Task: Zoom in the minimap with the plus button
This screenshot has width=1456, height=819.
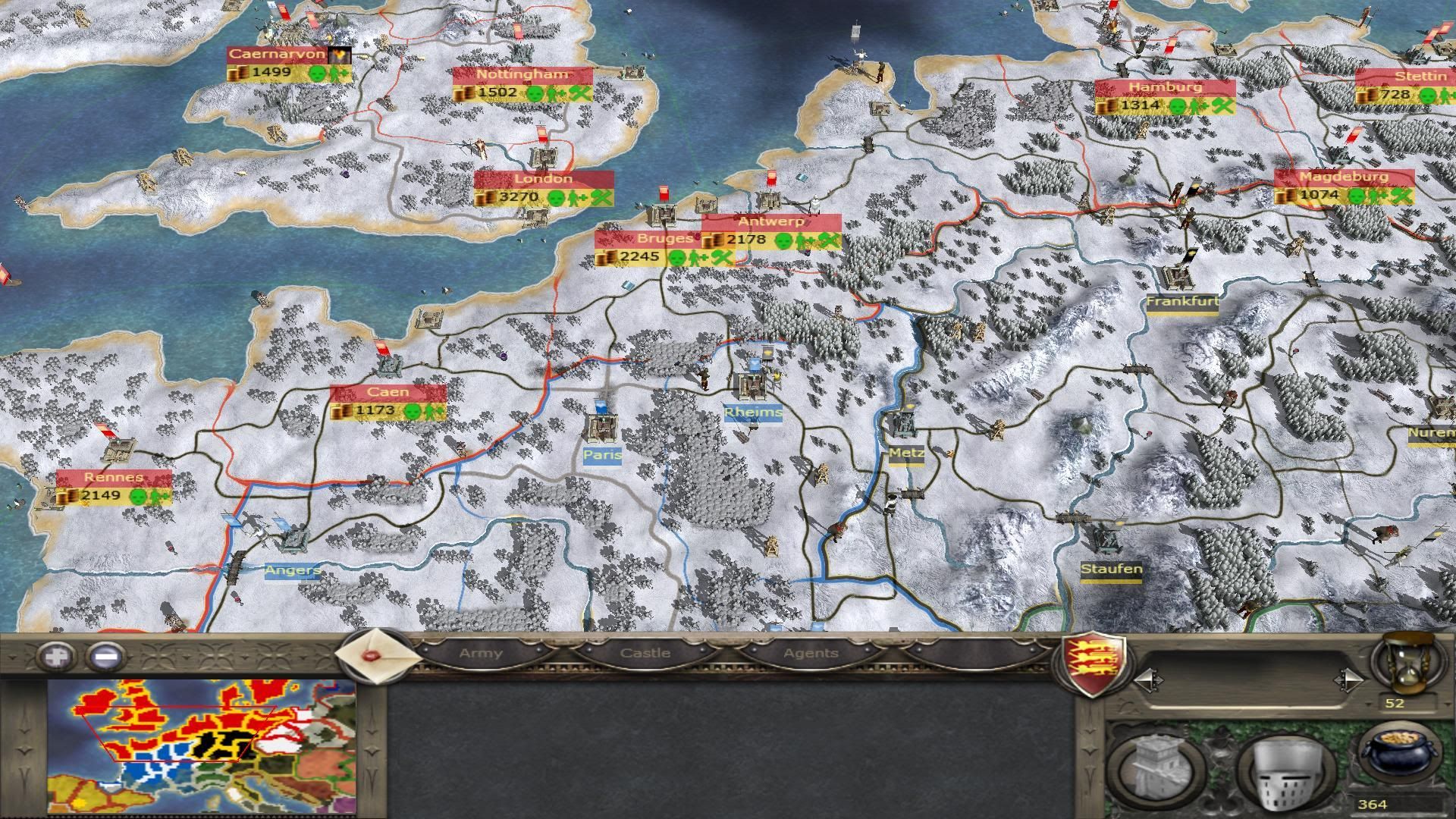Action: point(58,656)
